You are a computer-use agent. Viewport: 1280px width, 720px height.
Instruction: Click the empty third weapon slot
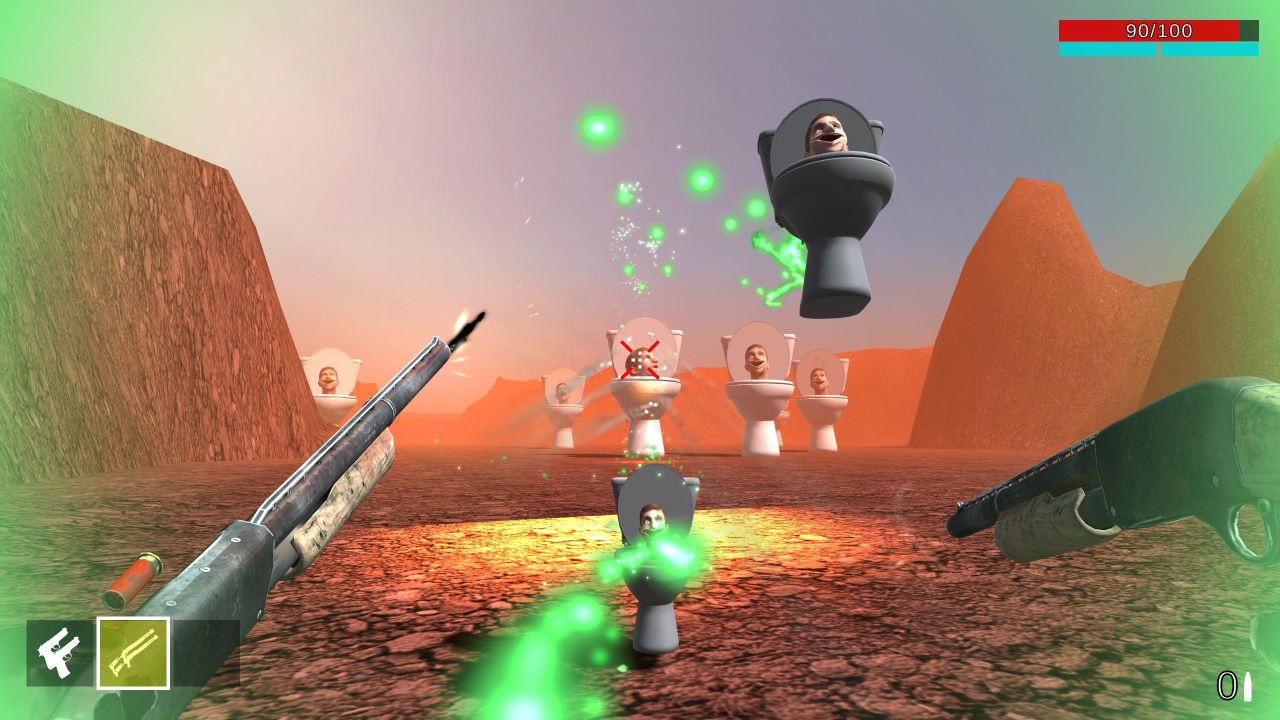point(205,651)
